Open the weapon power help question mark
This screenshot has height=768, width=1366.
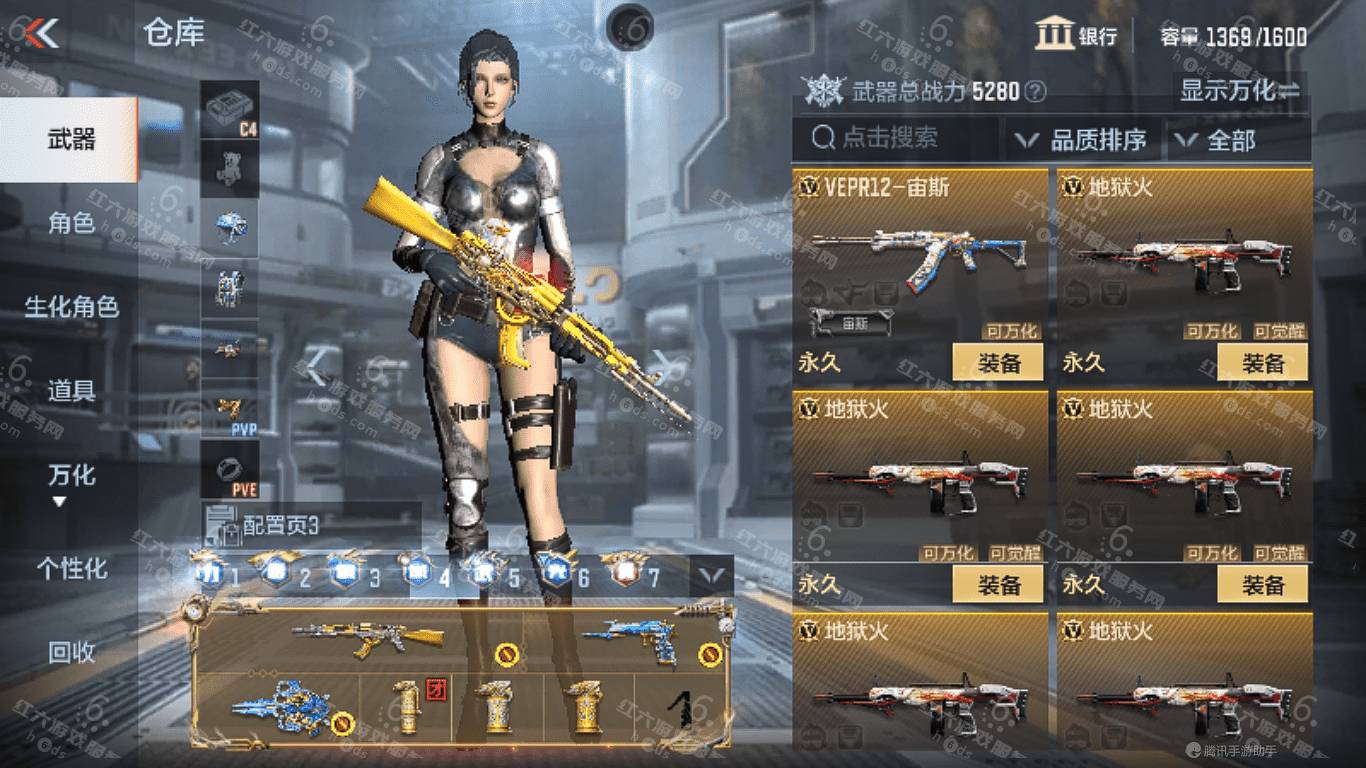click(1036, 92)
